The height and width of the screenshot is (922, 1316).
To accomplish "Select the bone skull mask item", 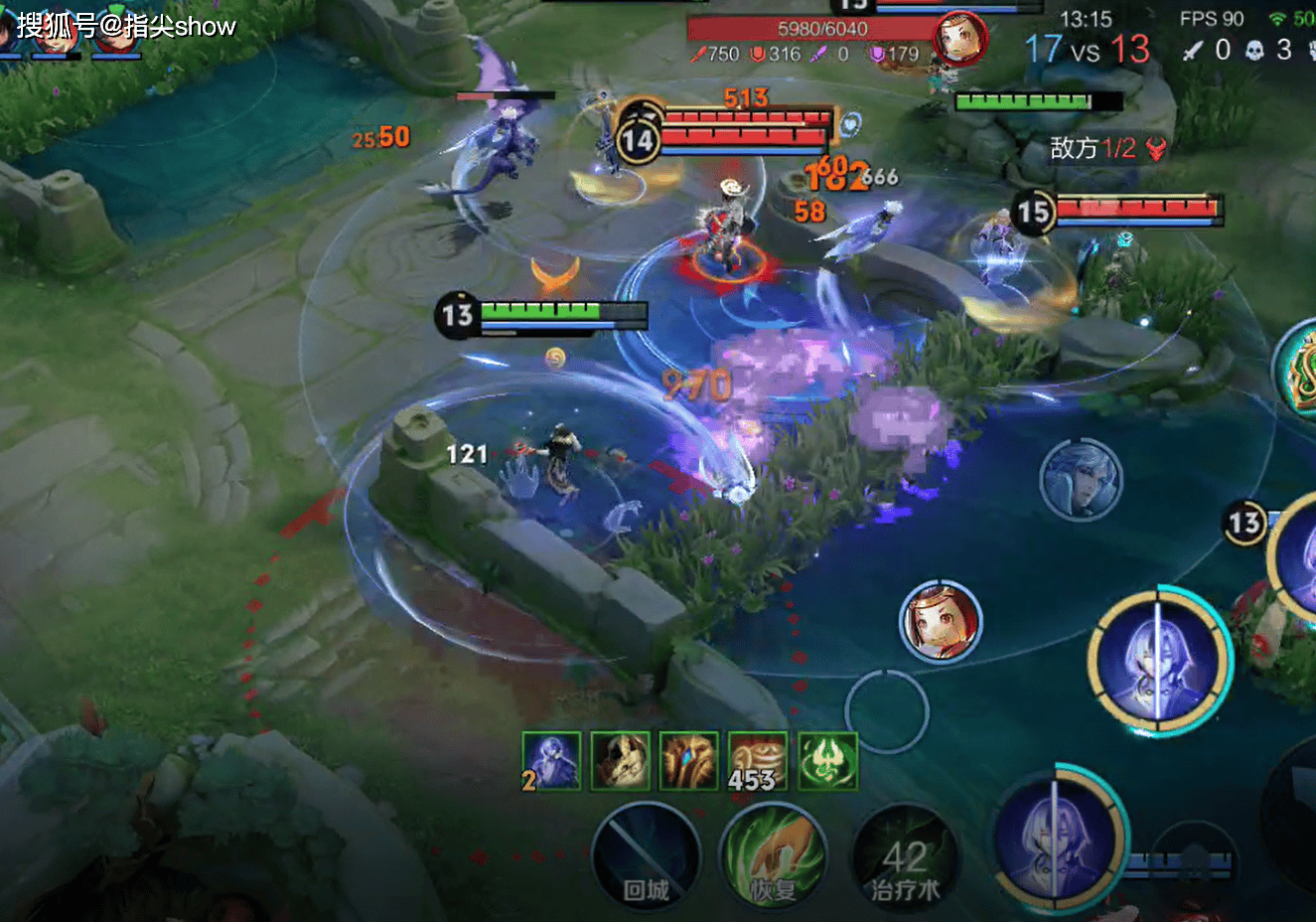I will 620,761.
